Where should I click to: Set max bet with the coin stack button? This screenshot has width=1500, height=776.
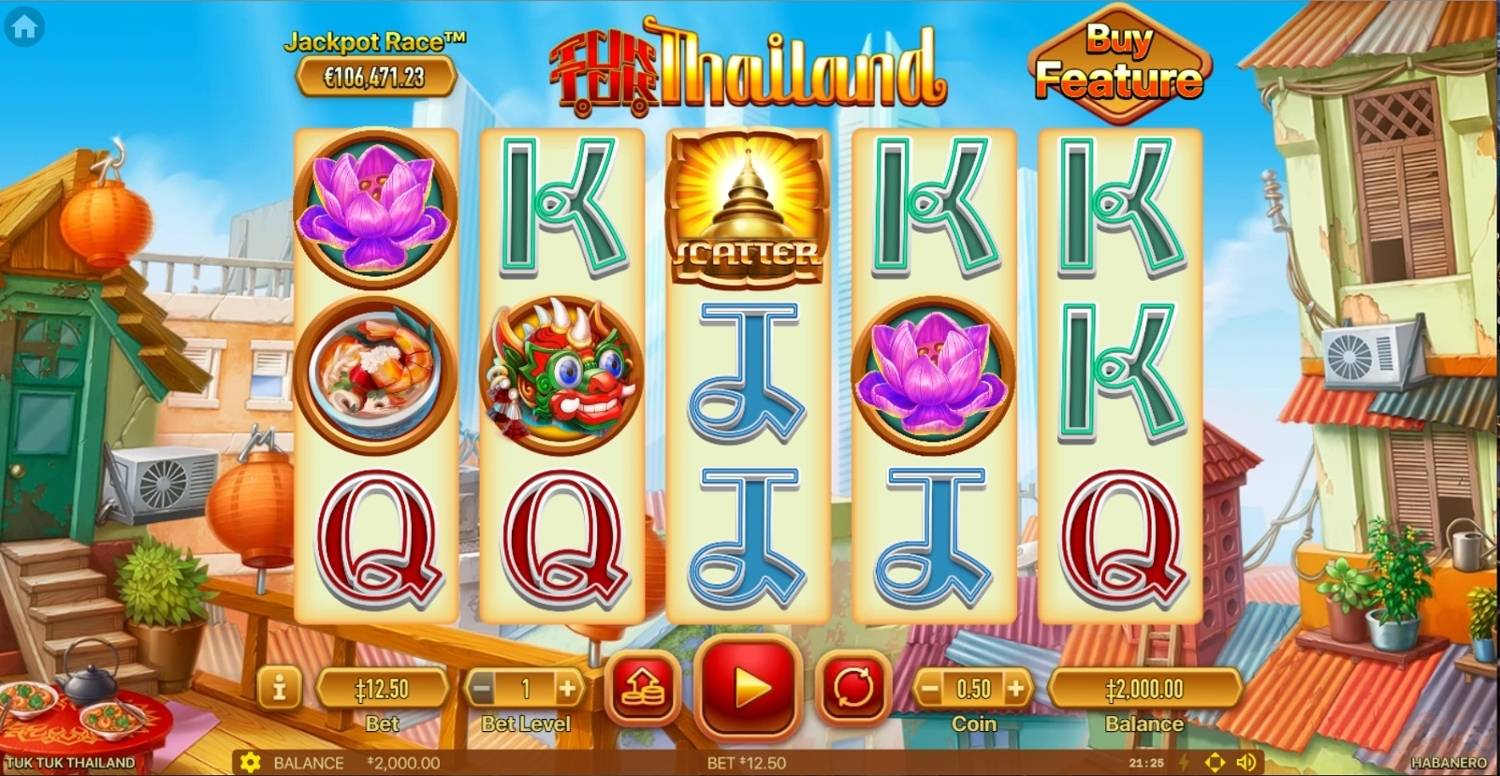[x=643, y=688]
